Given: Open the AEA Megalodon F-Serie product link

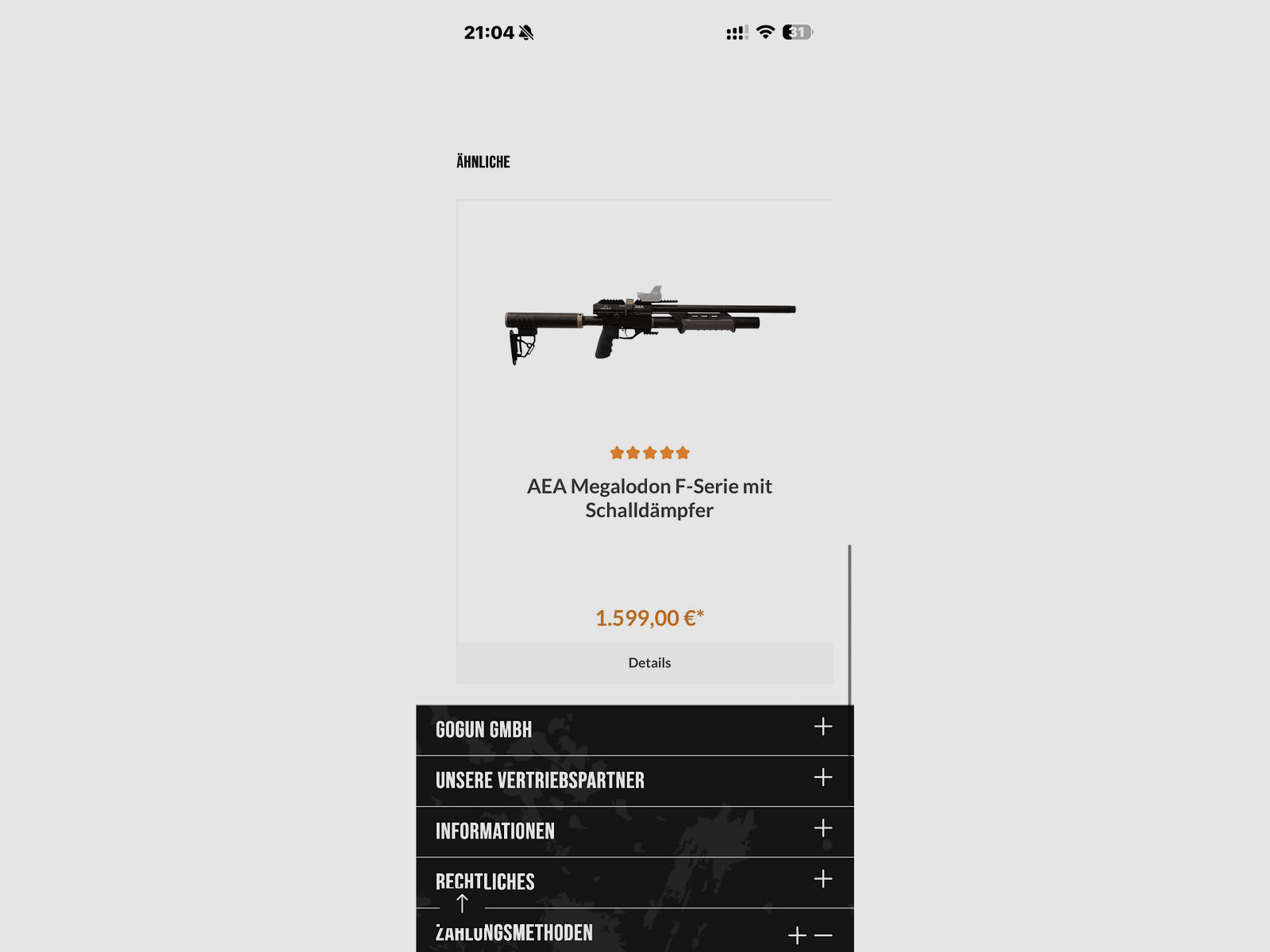Looking at the screenshot, I should point(649,497).
